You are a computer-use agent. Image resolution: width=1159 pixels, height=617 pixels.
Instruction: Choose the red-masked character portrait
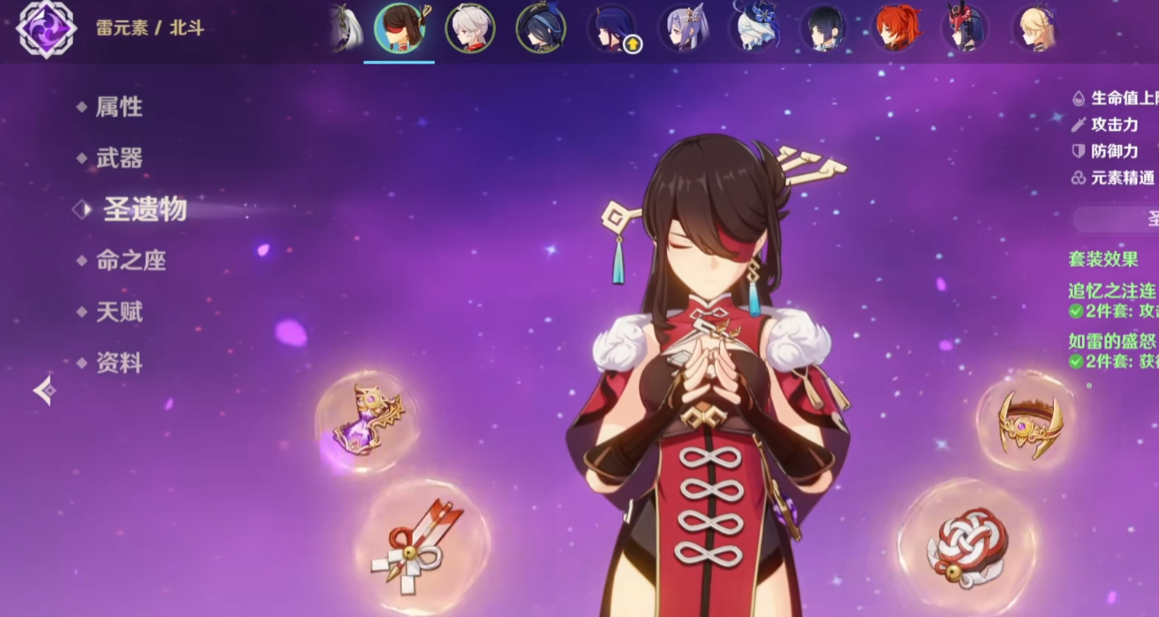pos(966,28)
